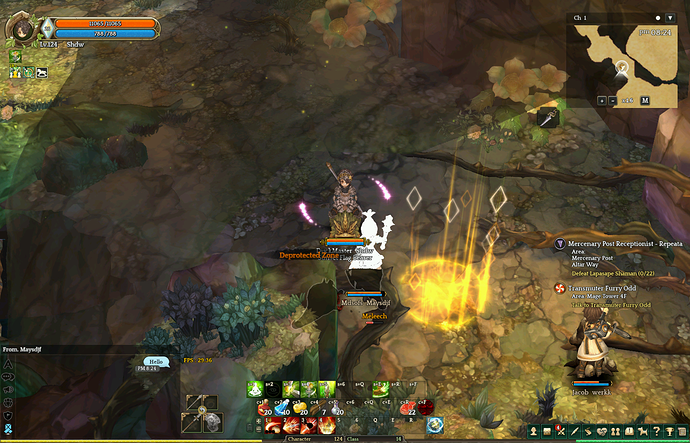Viewport: 690px width, 443px height.
Task: Open the full map with the M button
Action: pos(645,100)
